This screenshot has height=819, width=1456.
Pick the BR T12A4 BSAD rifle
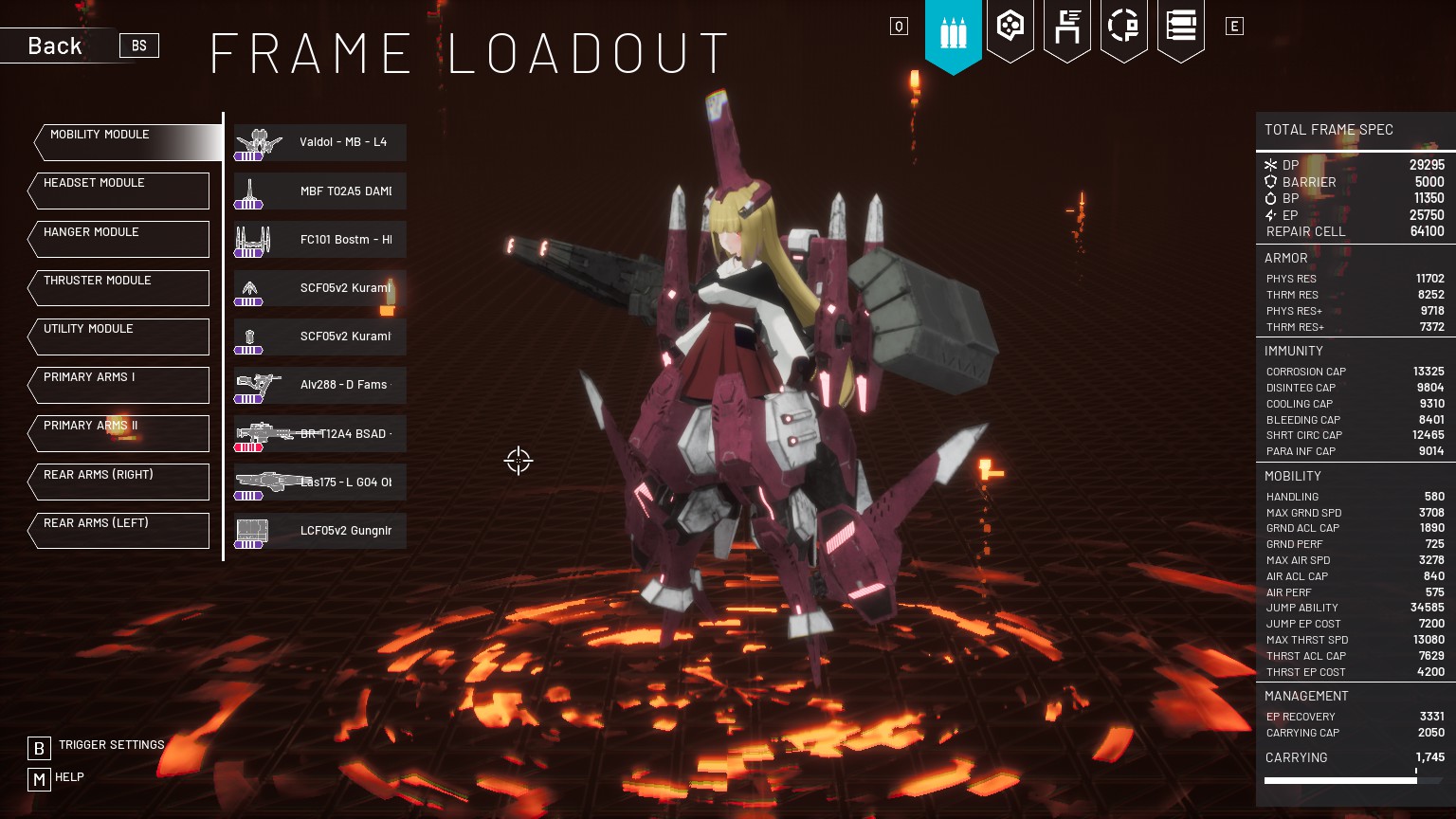point(320,433)
